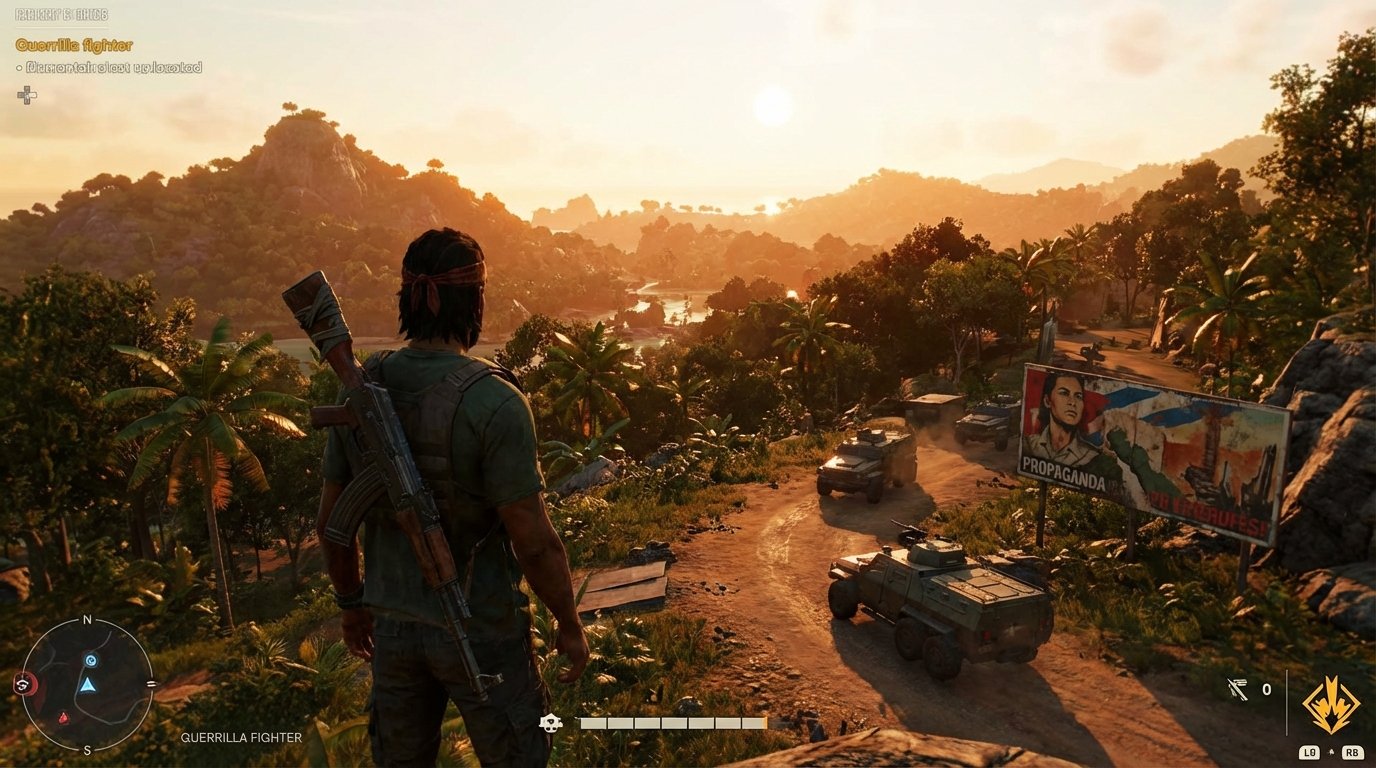Click the player arrow in the minimap center
Image resolution: width=1376 pixels, height=768 pixels.
tap(88, 685)
